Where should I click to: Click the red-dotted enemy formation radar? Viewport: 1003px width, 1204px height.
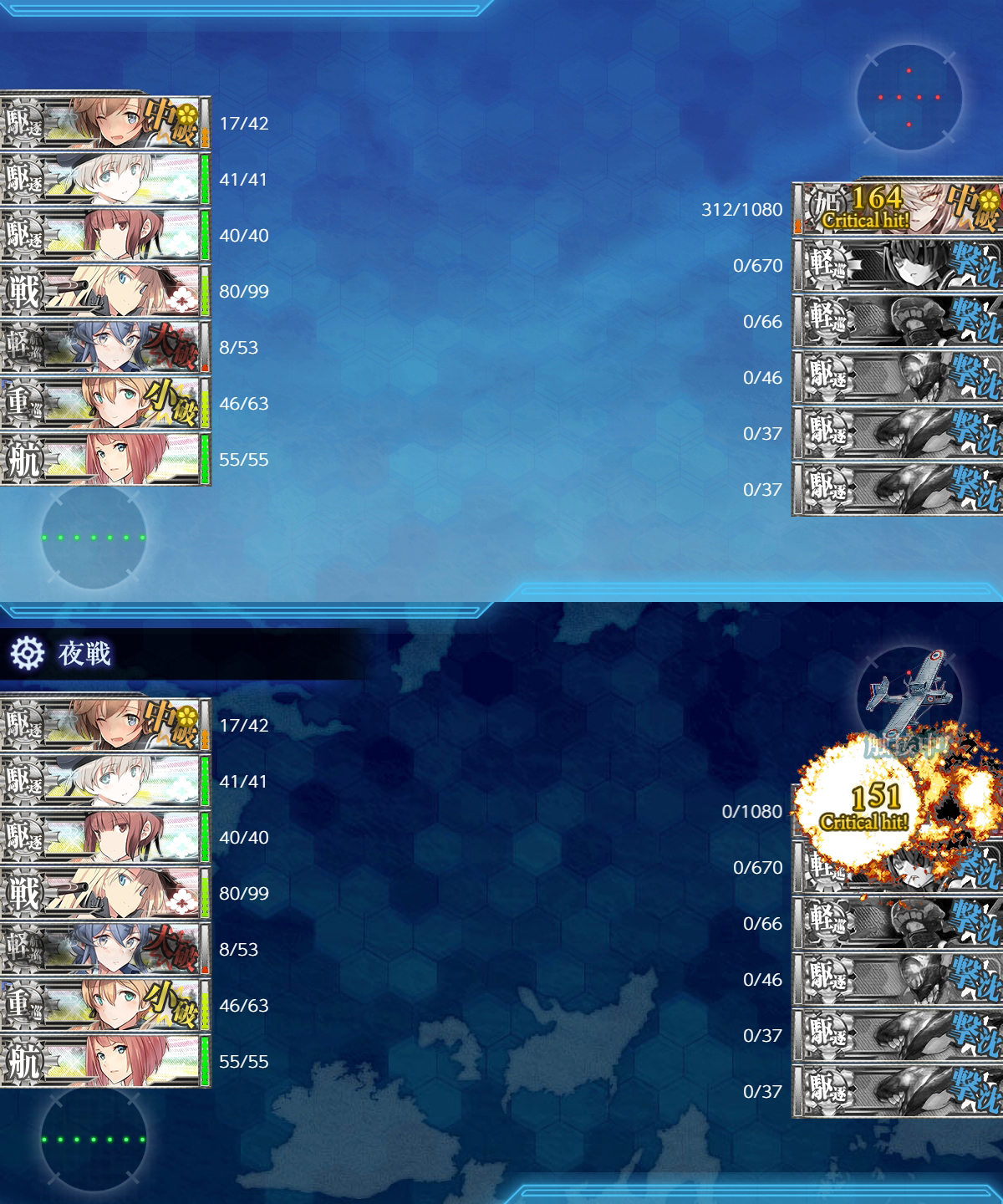click(x=909, y=98)
